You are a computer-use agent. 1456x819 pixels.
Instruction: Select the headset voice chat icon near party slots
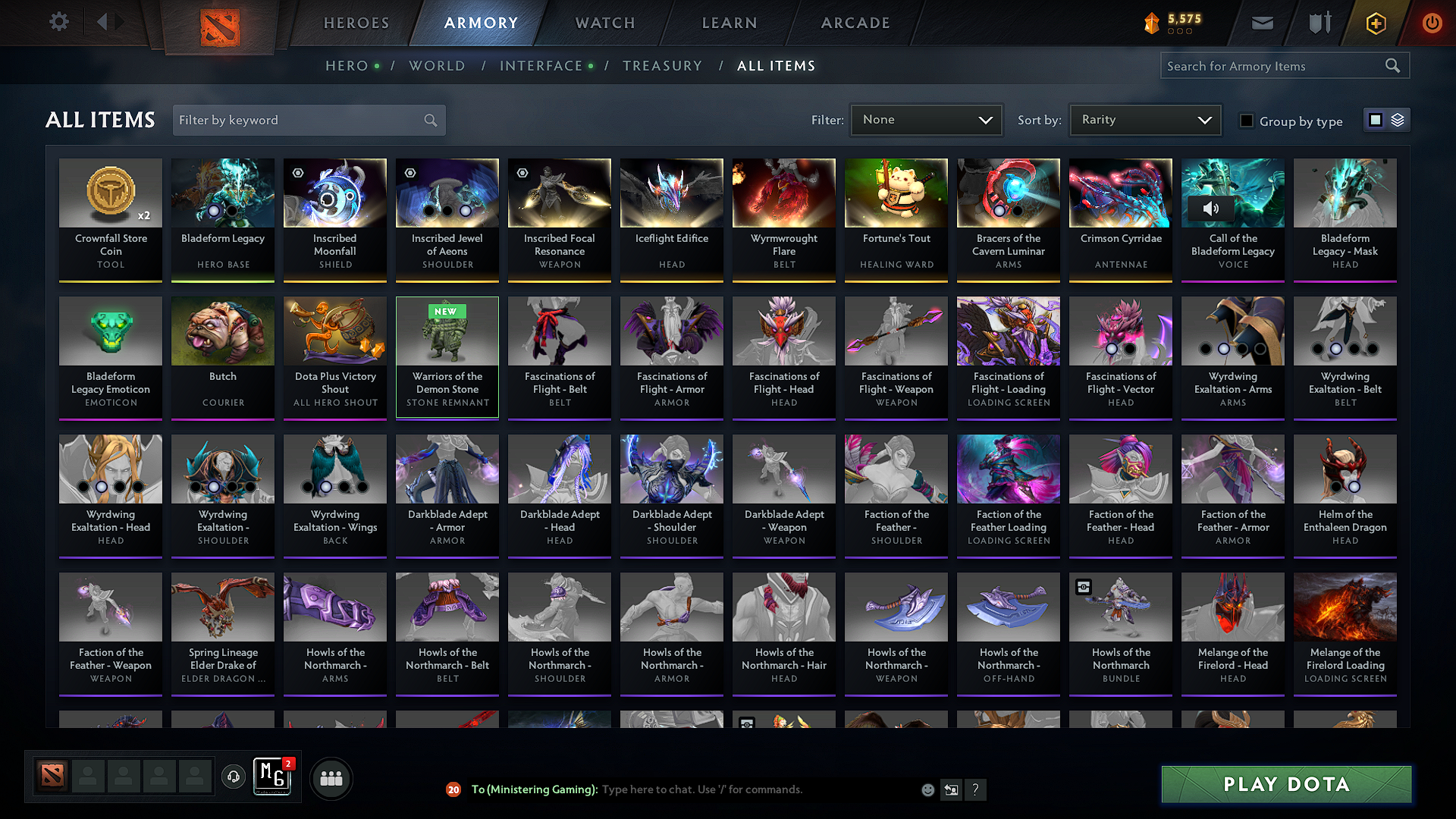(x=233, y=777)
